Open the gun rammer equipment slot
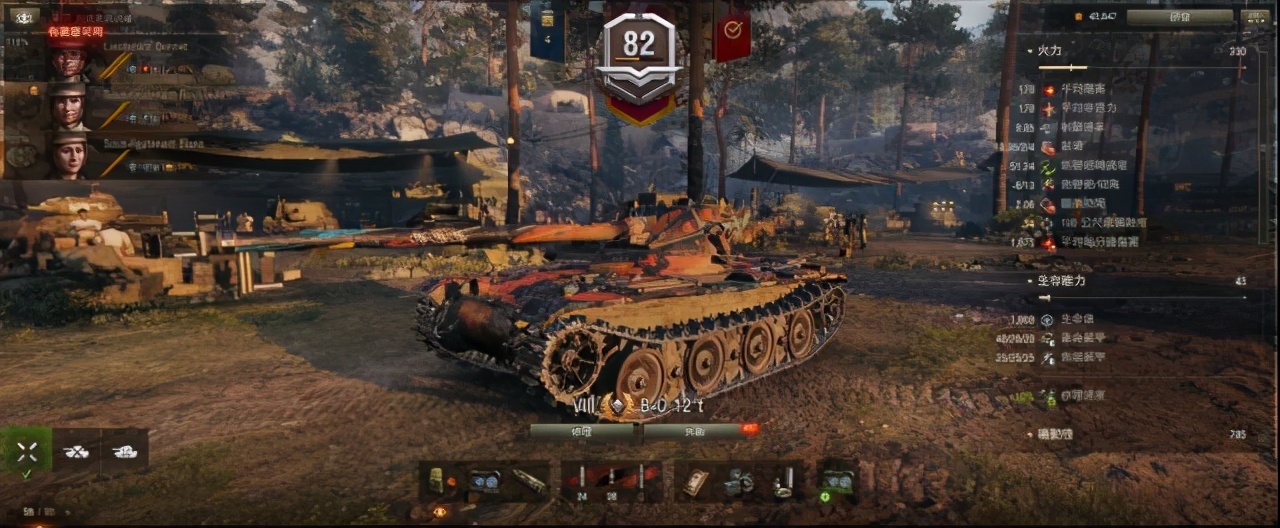 pyautogui.click(x=529, y=481)
